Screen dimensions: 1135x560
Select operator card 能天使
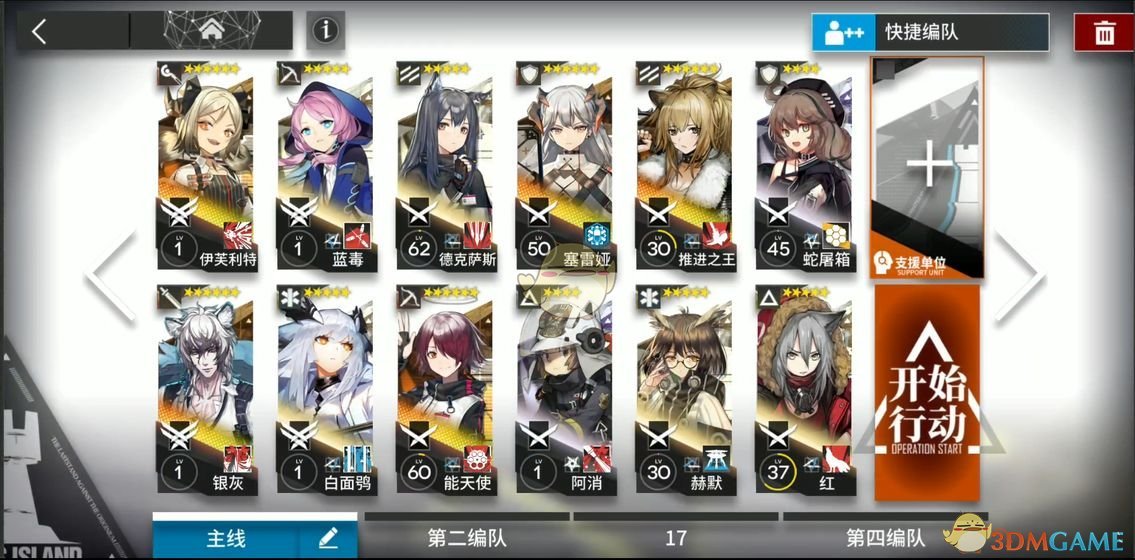445,390
